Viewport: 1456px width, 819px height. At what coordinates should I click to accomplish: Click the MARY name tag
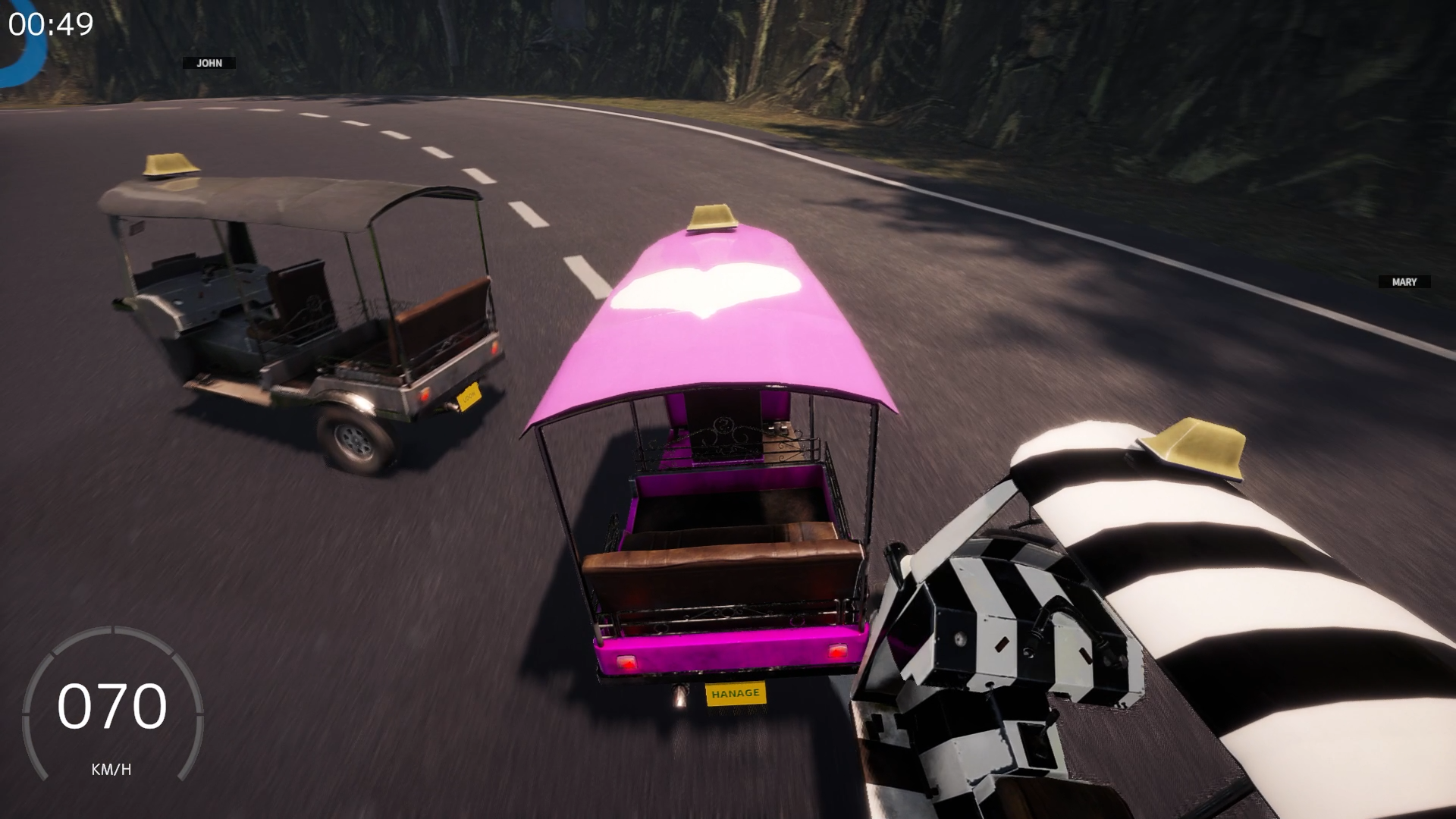point(1404,281)
